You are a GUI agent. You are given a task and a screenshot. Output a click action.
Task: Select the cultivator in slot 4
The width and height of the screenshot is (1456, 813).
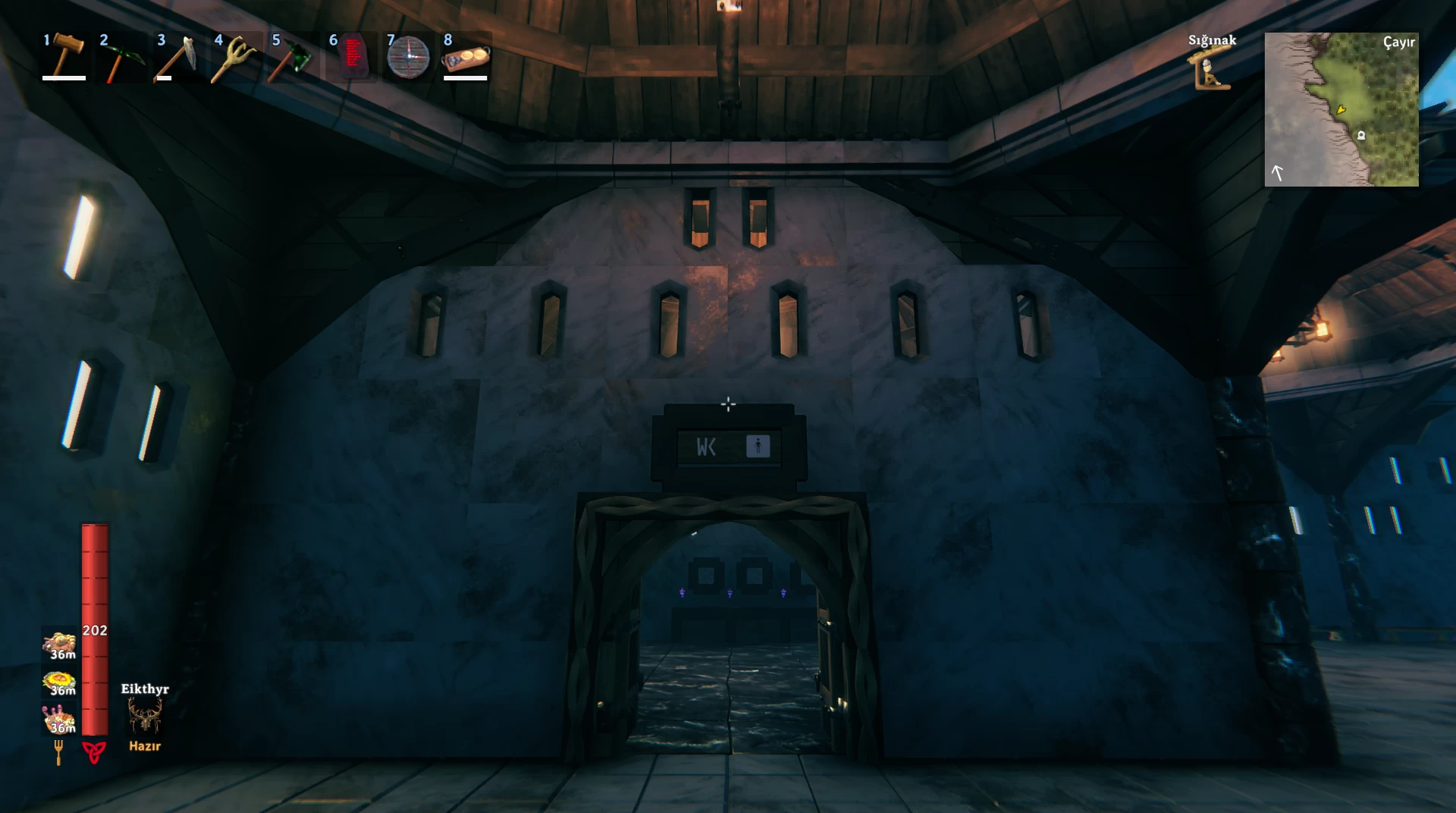coord(236,58)
